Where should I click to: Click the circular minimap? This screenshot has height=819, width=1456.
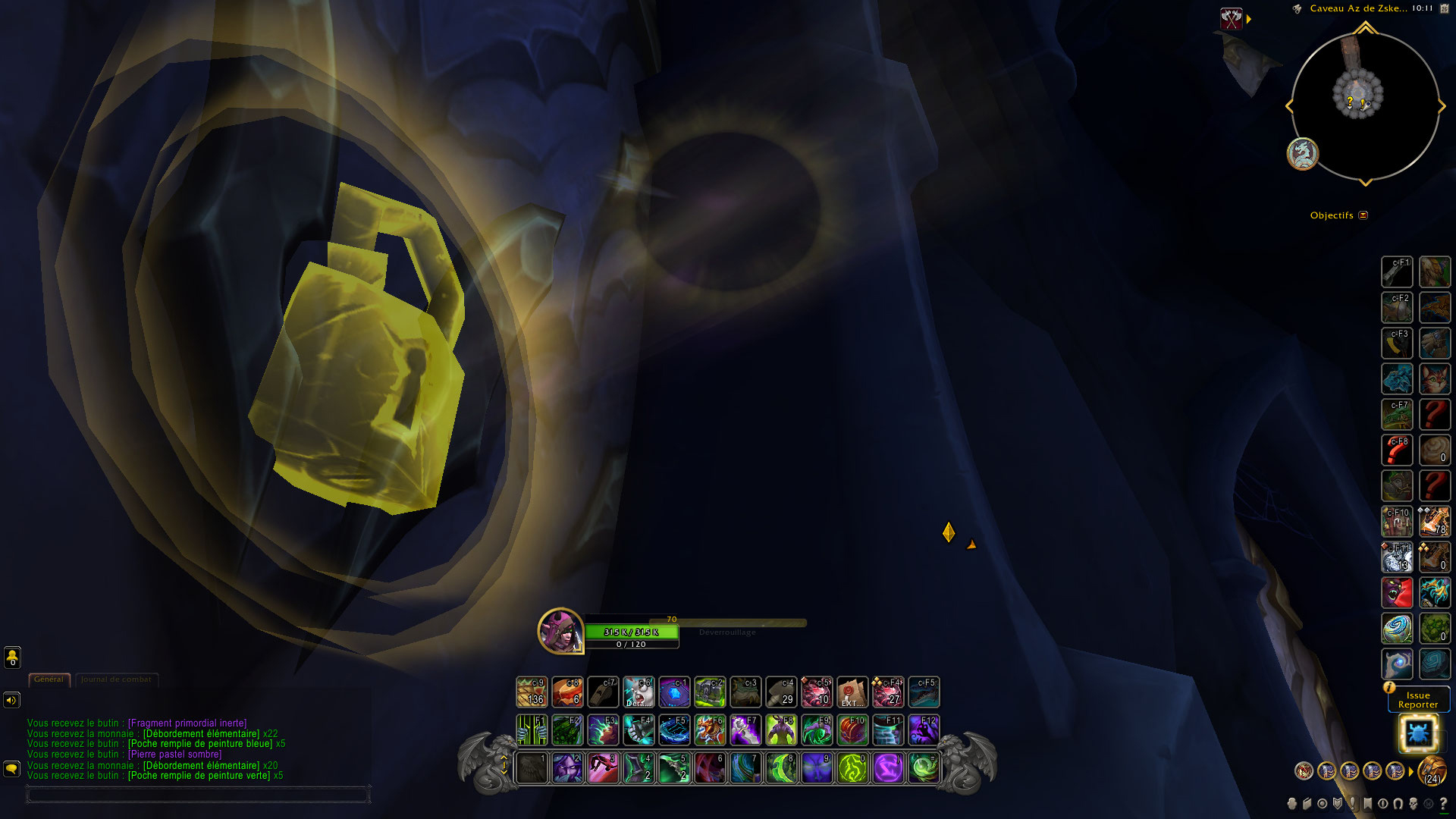coord(1365,106)
